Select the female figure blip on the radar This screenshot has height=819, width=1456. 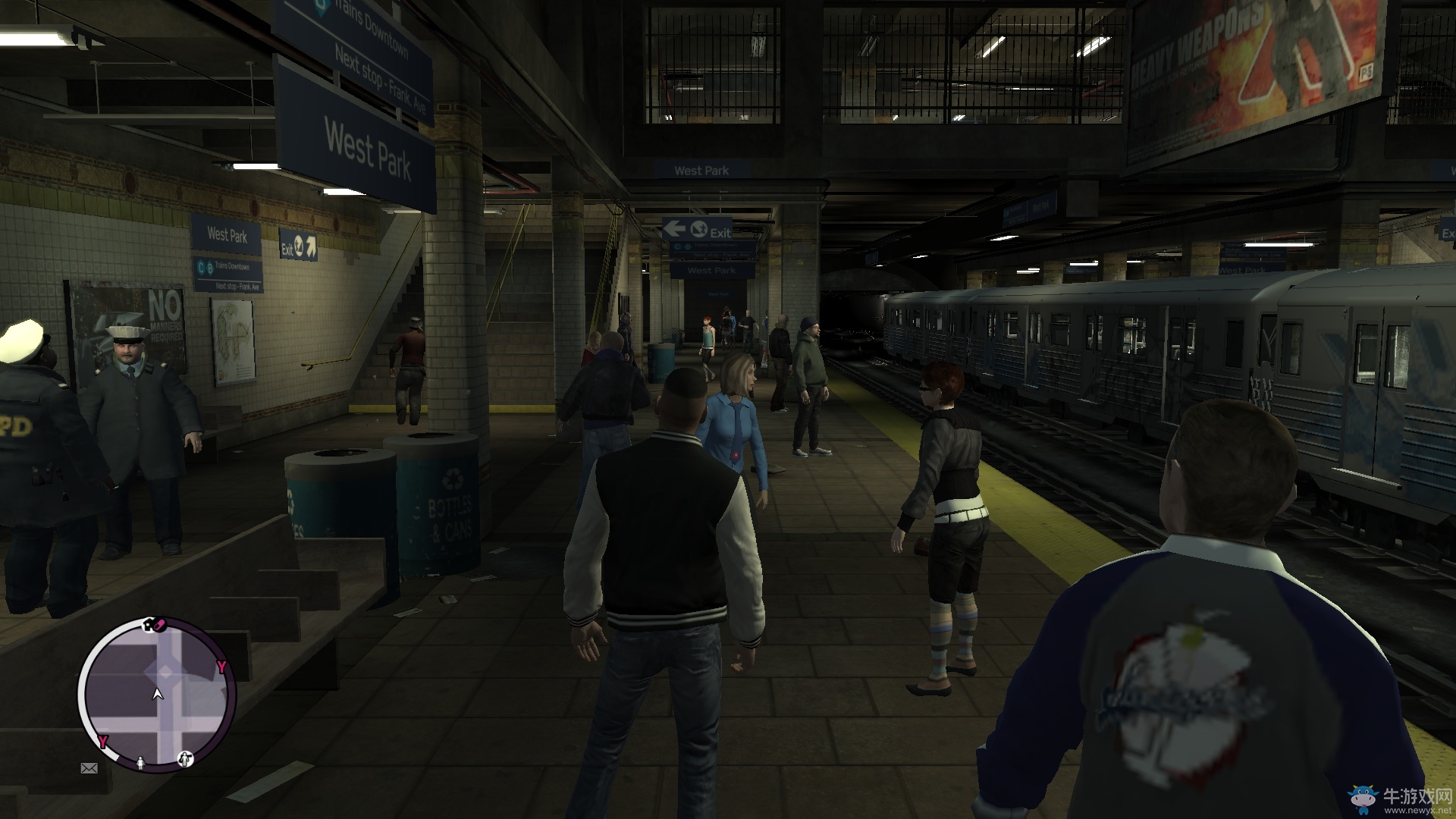[141, 761]
